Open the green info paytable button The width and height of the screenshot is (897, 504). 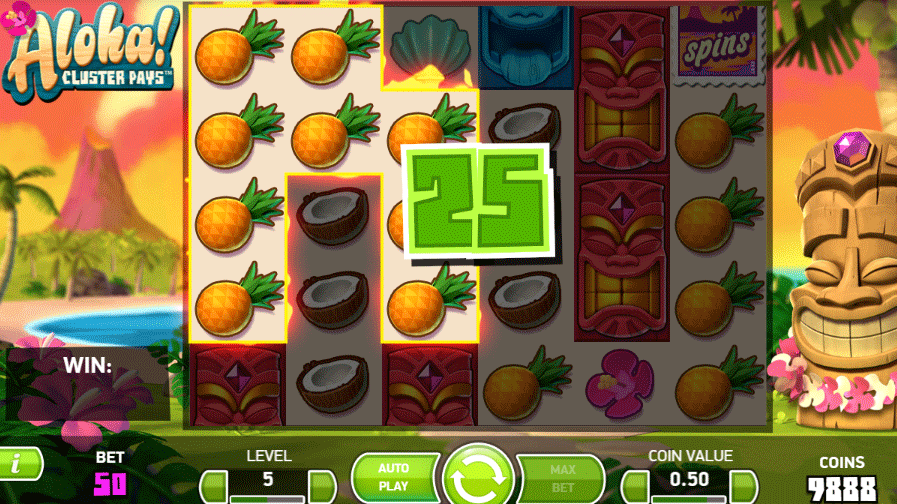click(20, 462)
